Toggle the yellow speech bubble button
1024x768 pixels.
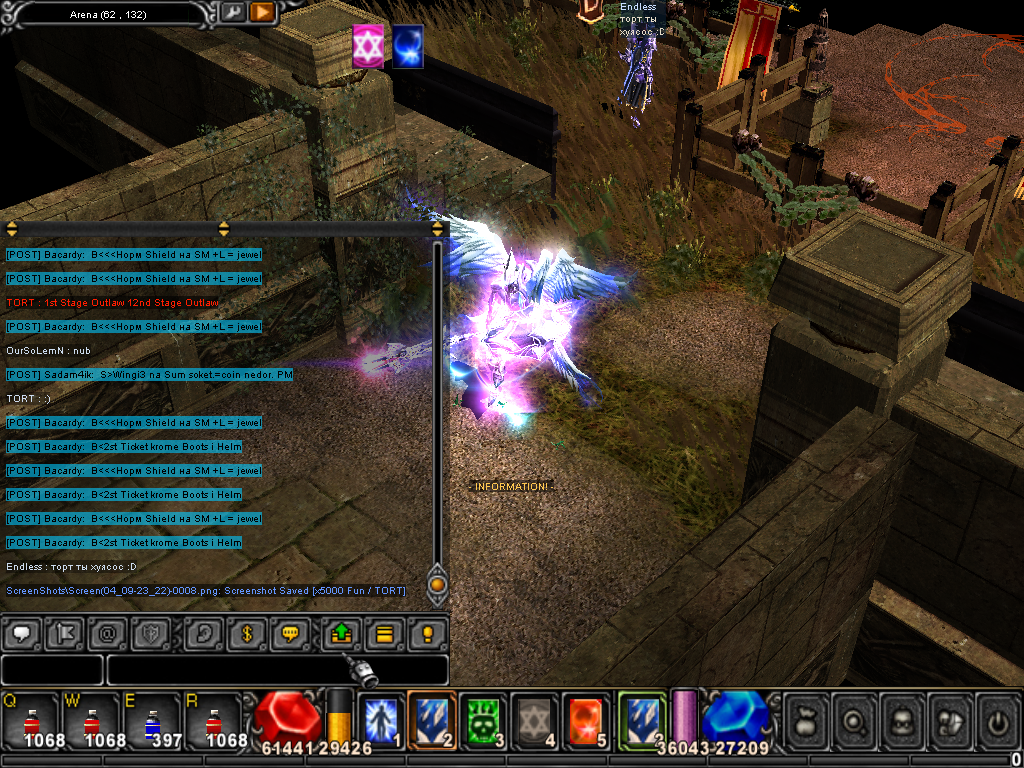[x=290, y=633]
